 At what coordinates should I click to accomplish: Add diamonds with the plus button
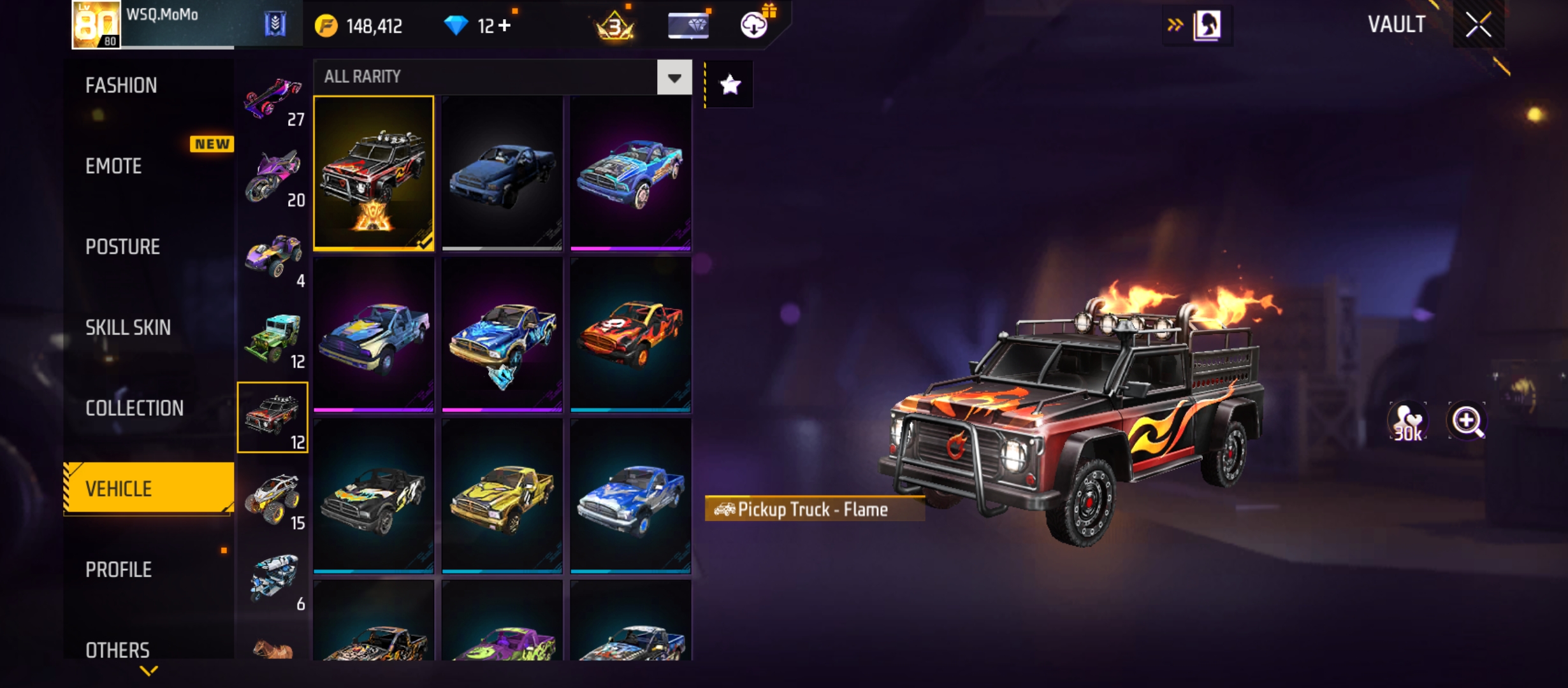(x=505, y=25)
